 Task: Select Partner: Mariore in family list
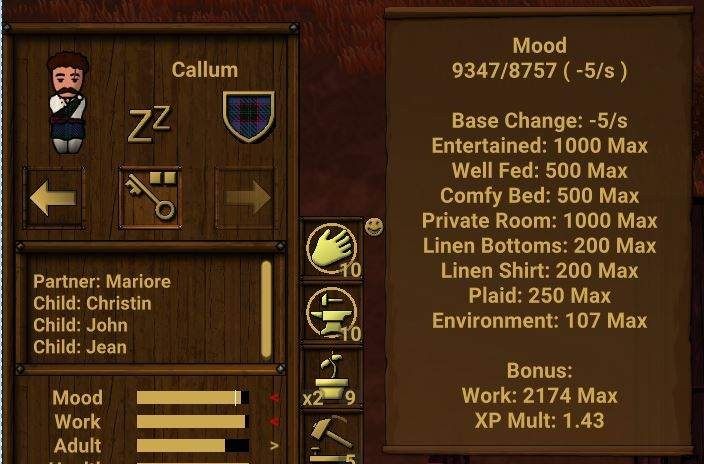pos(102,282)
